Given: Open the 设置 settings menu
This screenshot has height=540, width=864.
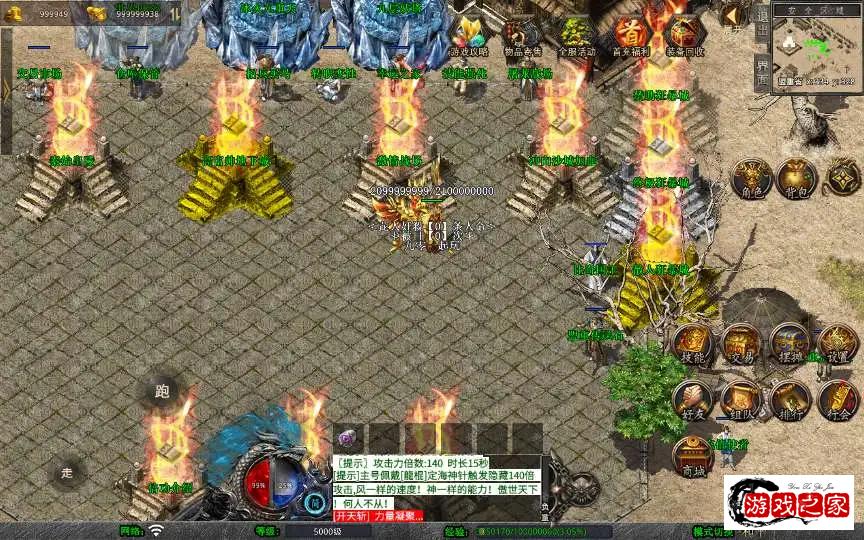Looking at the screenshot, I should pos(838,345).
